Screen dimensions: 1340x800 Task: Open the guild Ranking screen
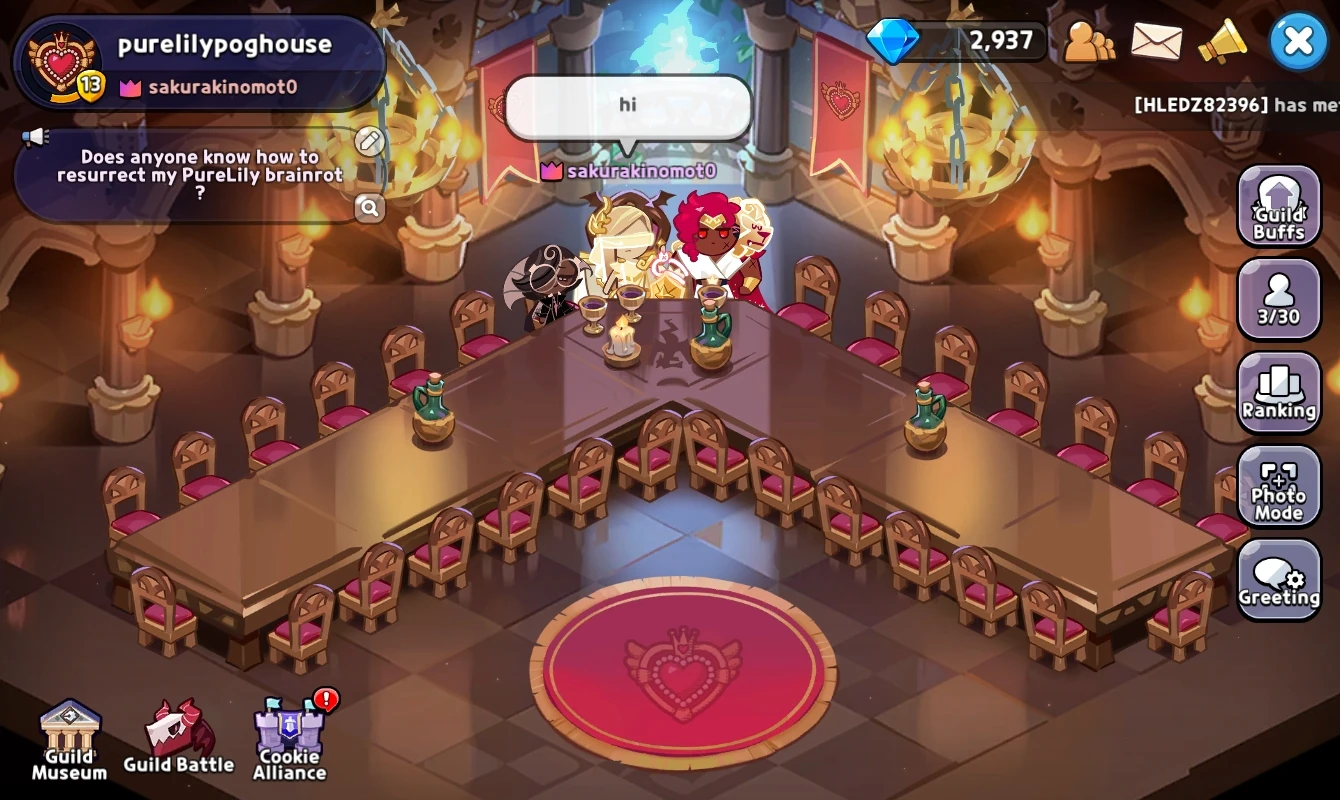1279,392
